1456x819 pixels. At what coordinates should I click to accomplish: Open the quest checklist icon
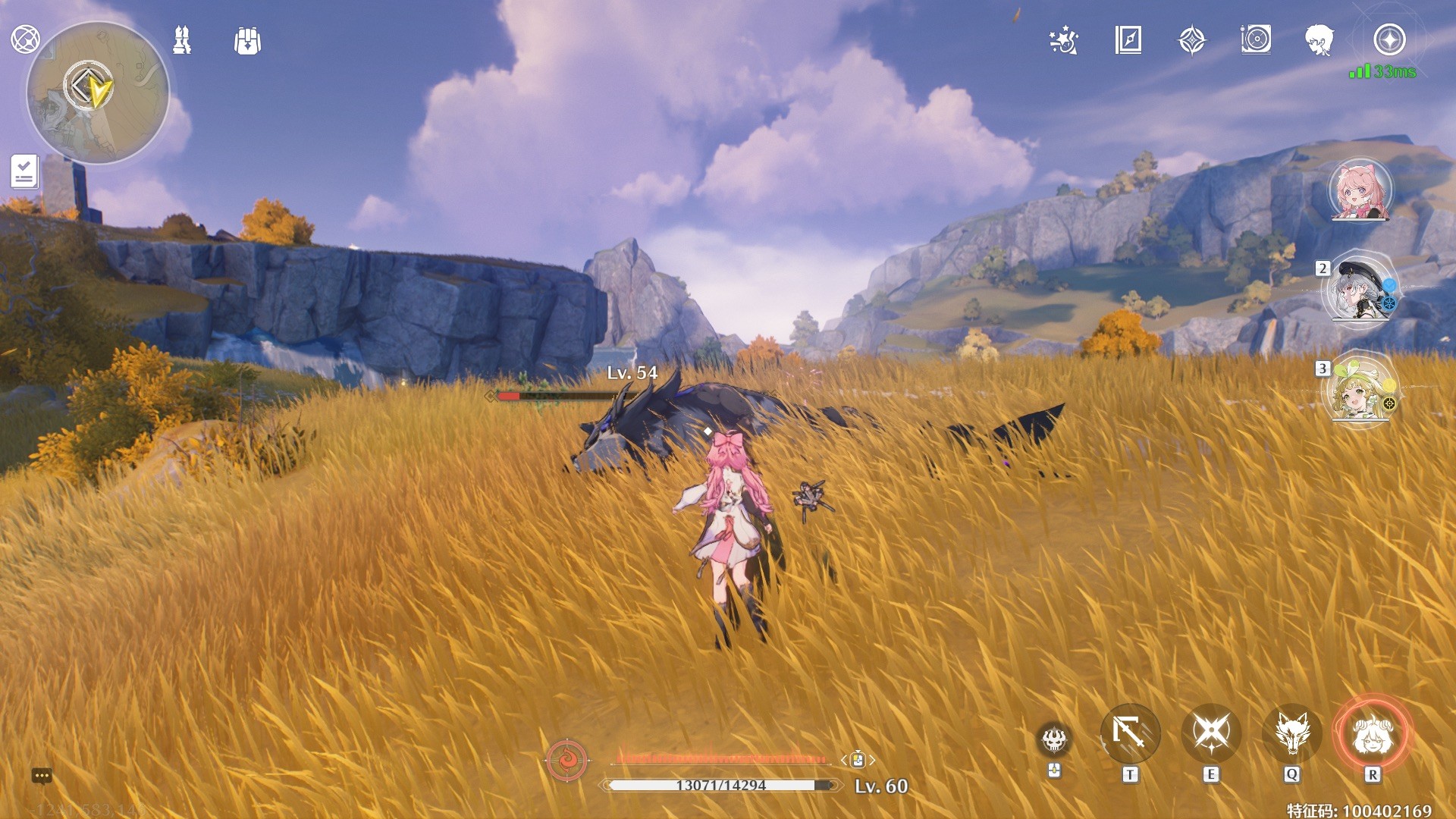pyautogui.click(x=24, y=171)
